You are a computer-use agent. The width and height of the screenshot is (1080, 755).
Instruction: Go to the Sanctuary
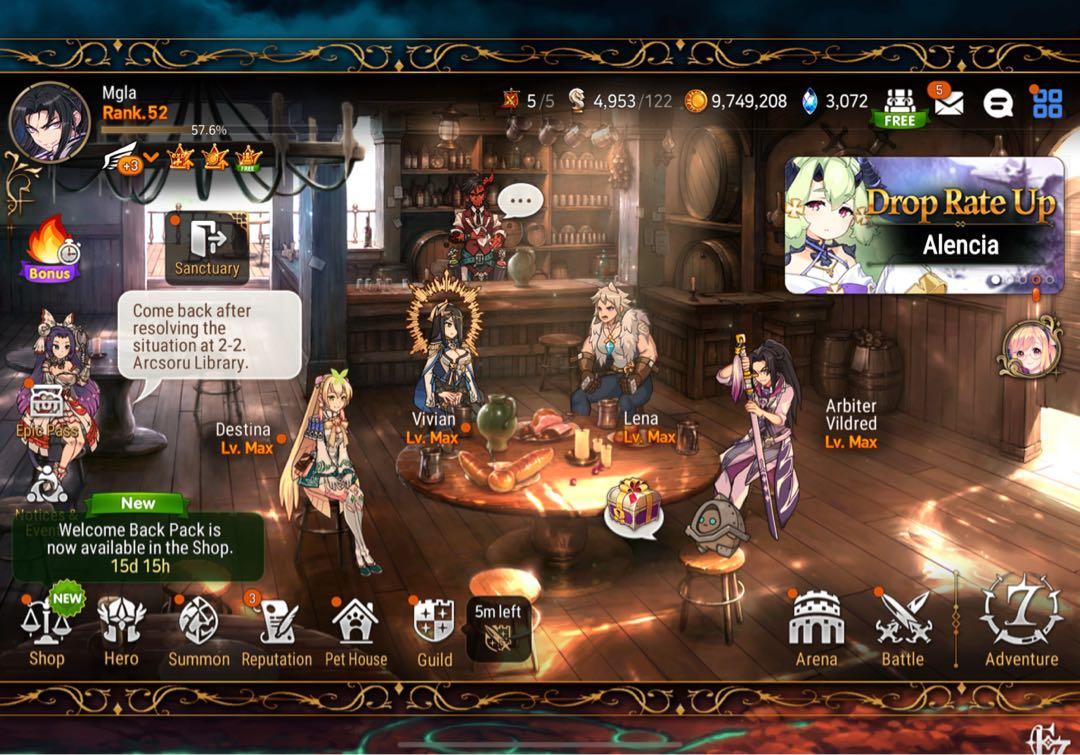coord(207,246)
